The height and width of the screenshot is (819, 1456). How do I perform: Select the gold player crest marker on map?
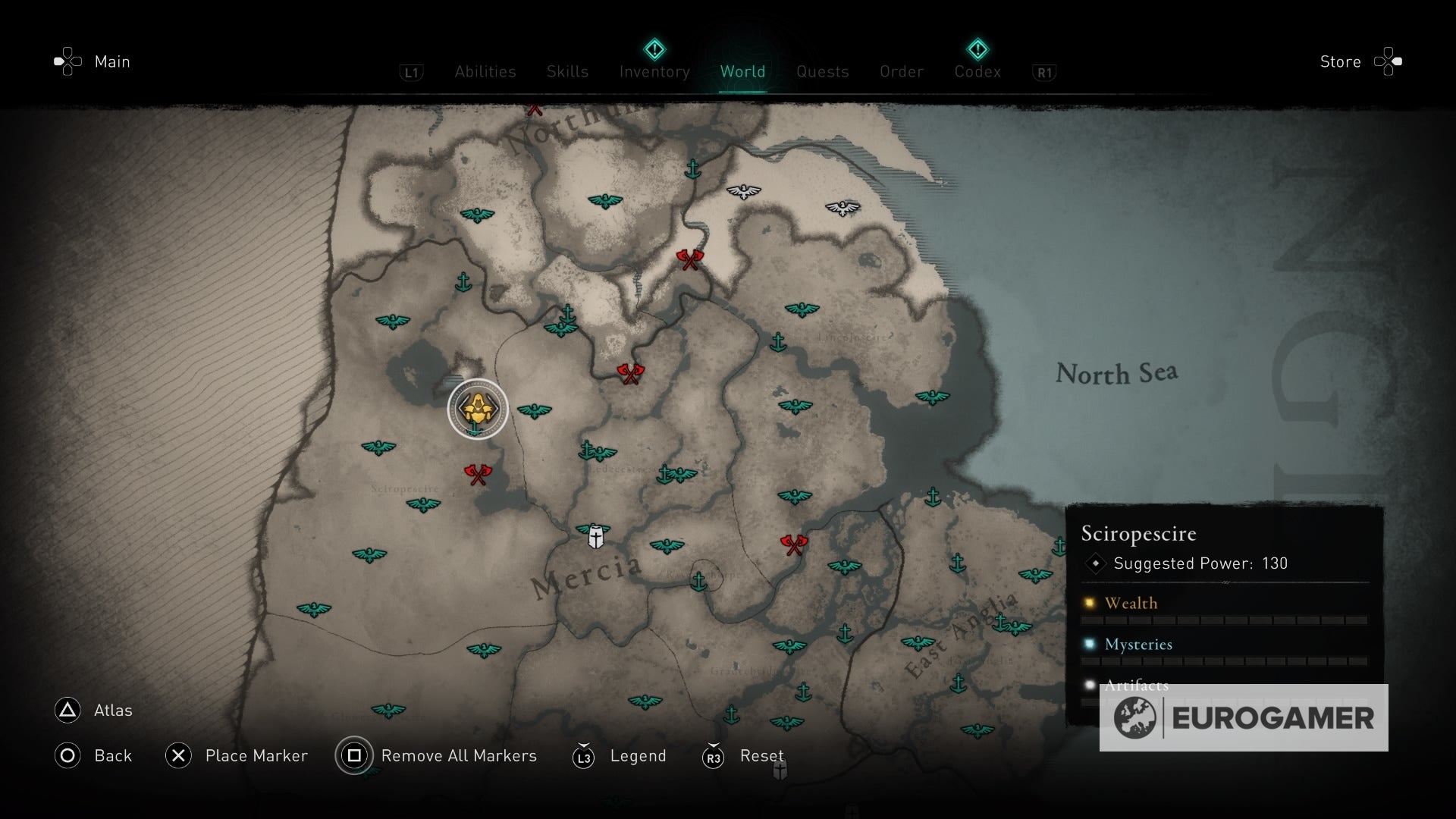click(x=478, y=408)
